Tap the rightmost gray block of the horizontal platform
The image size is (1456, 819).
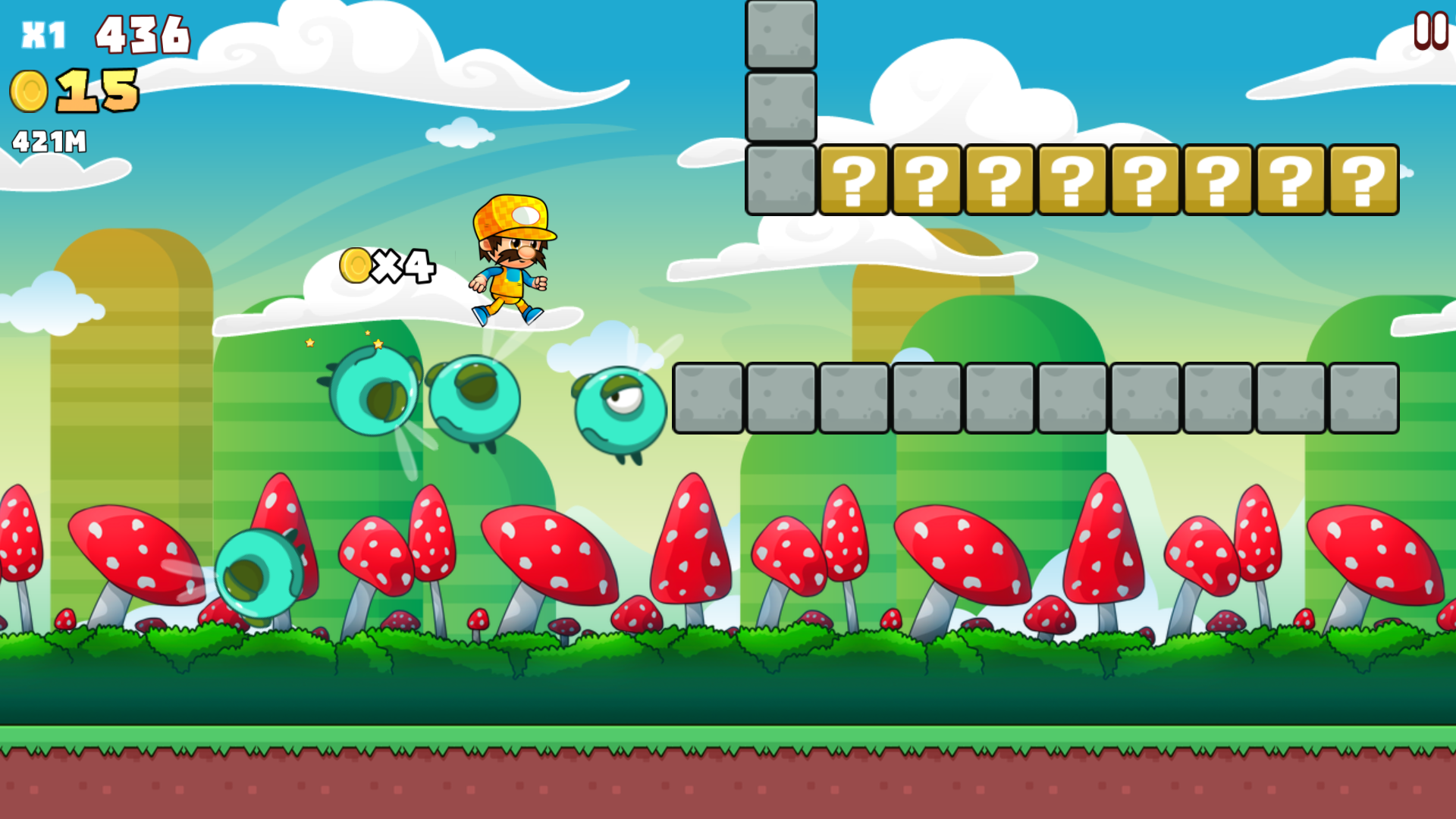click(1363, 397)
